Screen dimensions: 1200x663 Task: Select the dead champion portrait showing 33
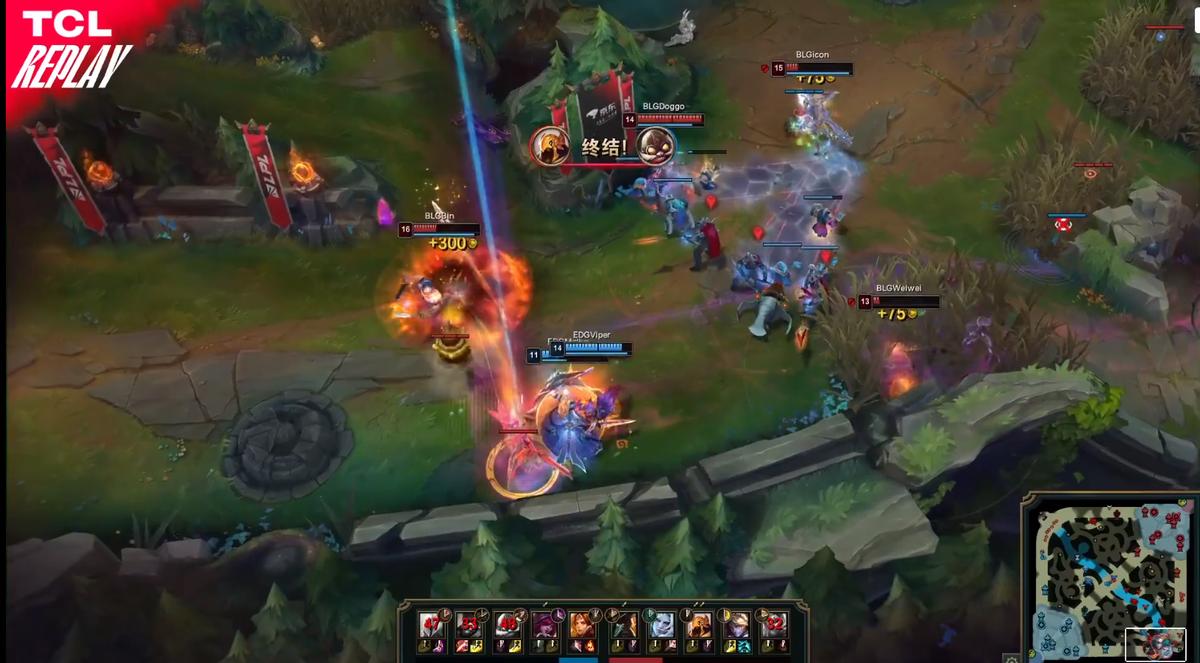pyautogui.click(x=468, y=625)
